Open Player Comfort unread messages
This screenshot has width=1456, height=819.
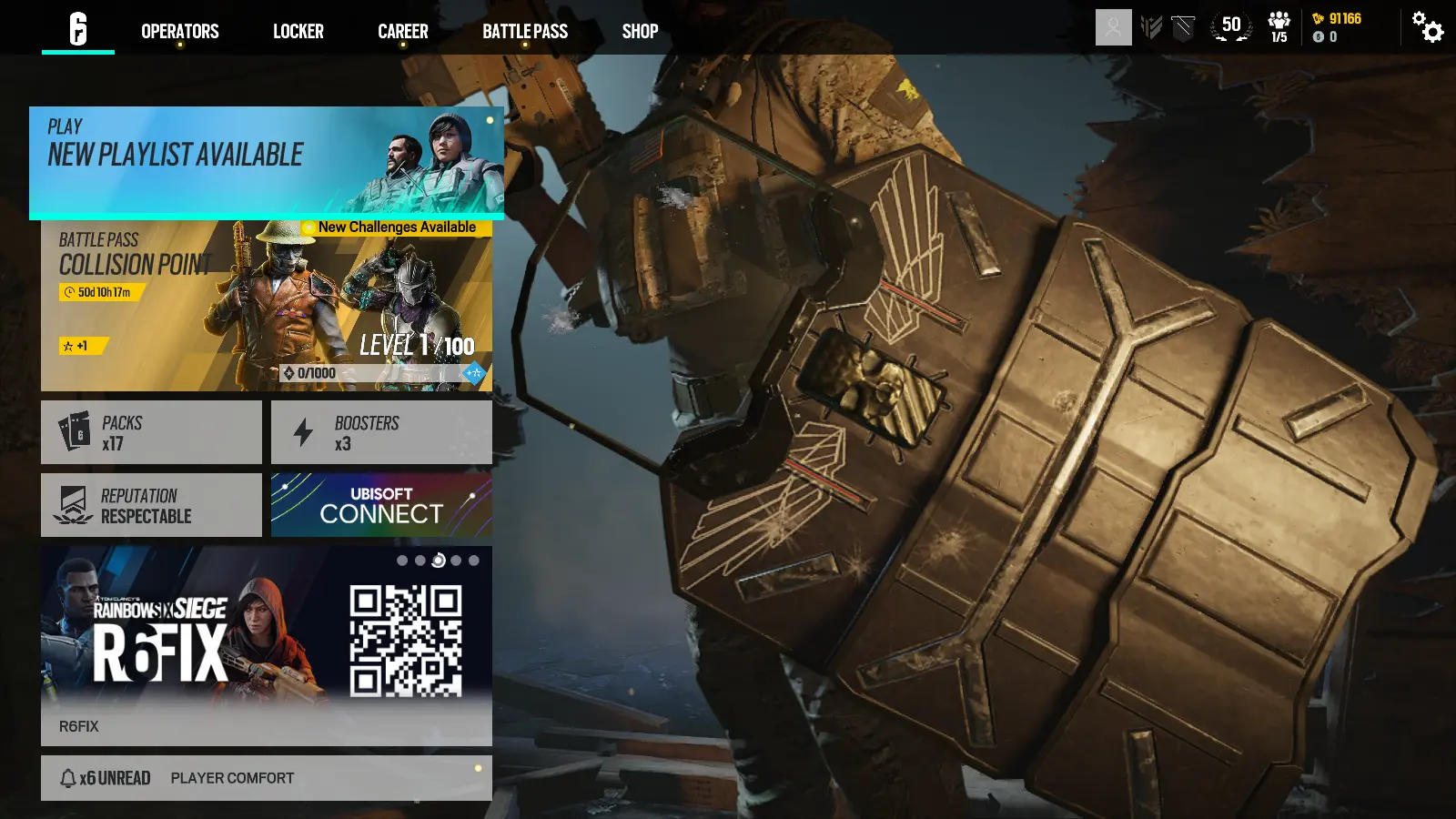pos(230,777)
